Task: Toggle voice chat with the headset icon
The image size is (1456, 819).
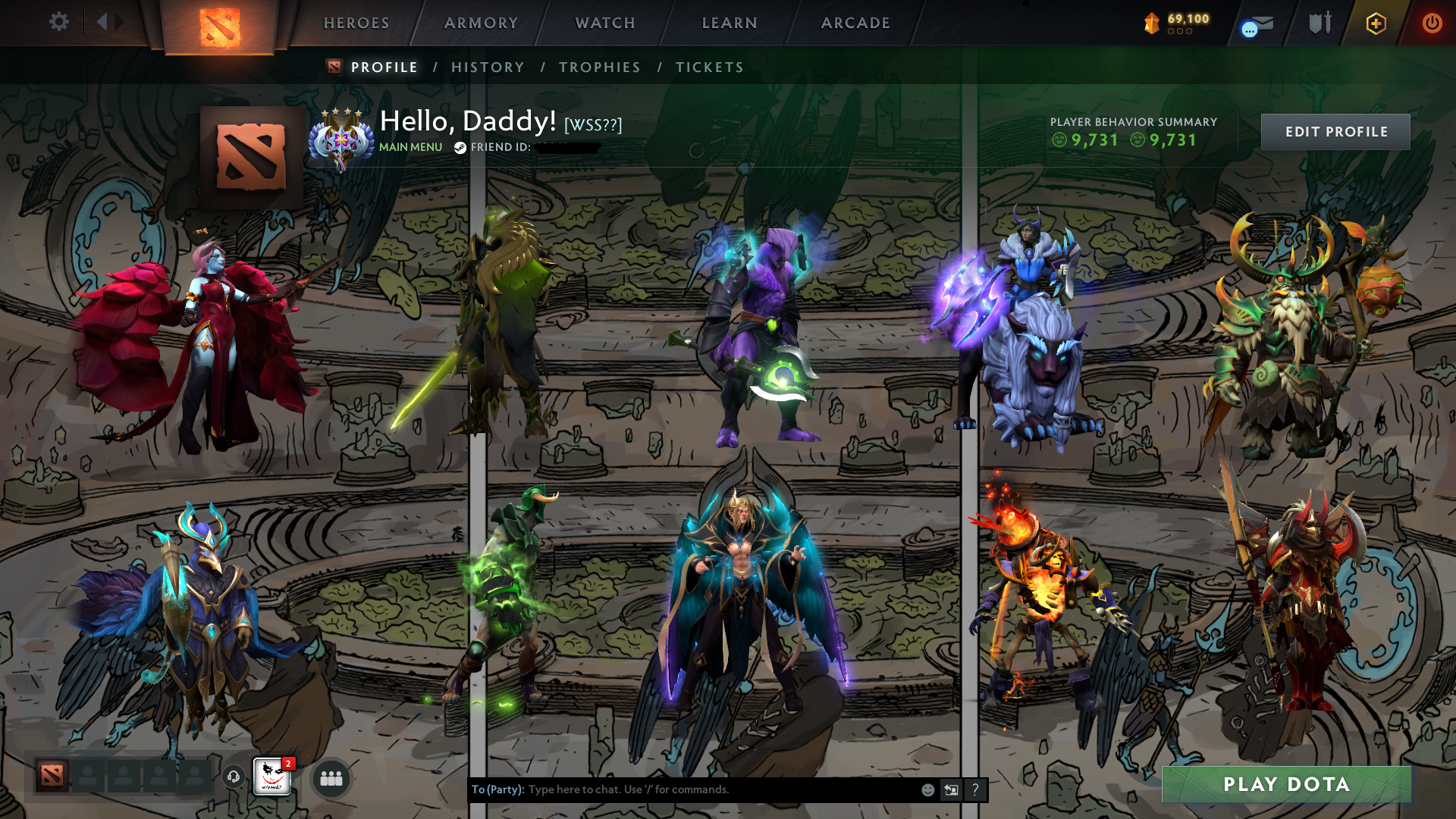Action: pos(234,776)
